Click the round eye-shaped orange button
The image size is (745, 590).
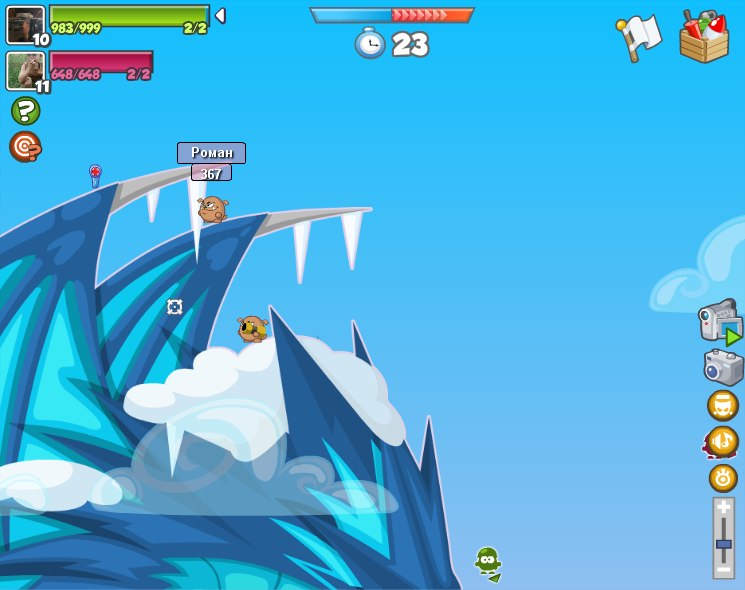723,478
